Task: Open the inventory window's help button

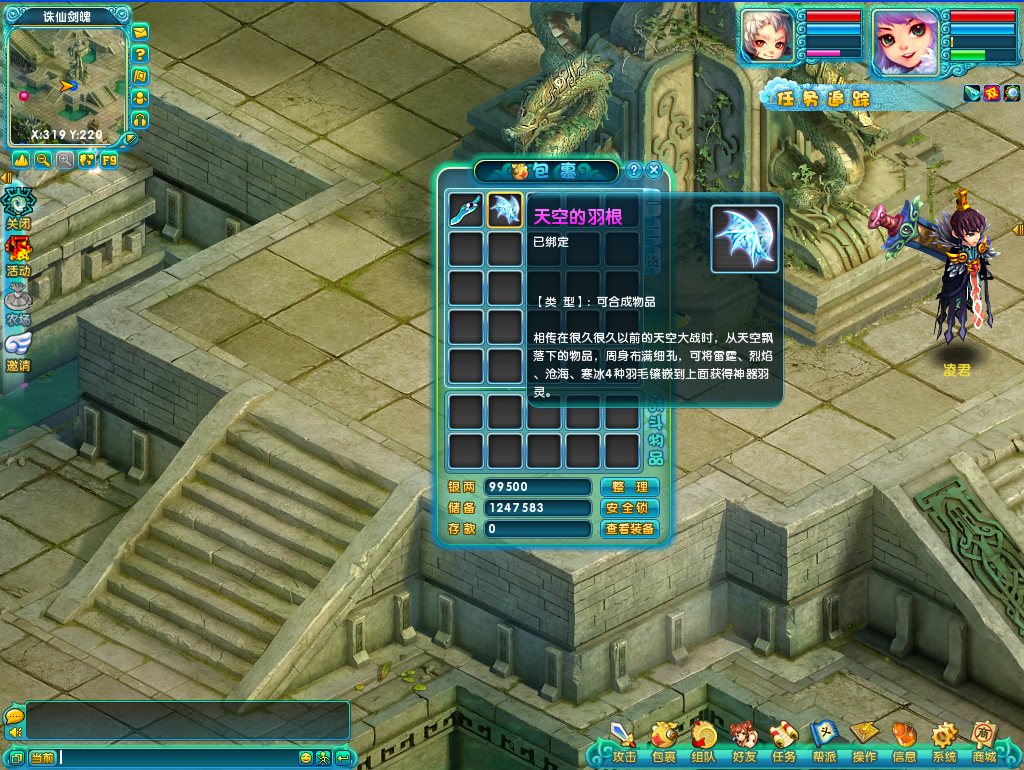Action: pyautogui.click(x=634, y=170)
